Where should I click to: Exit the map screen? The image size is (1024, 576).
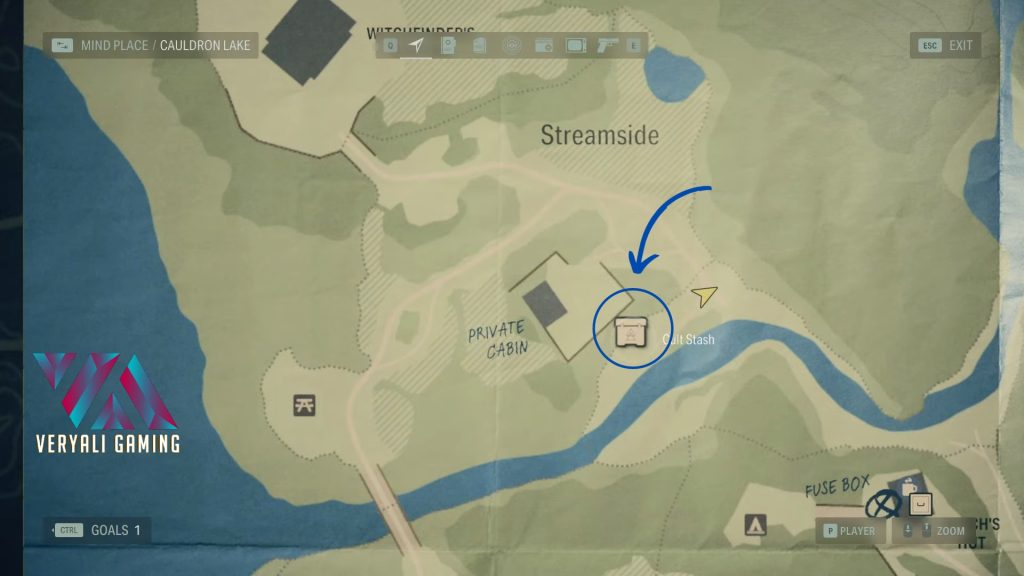[x=945, y=45]
